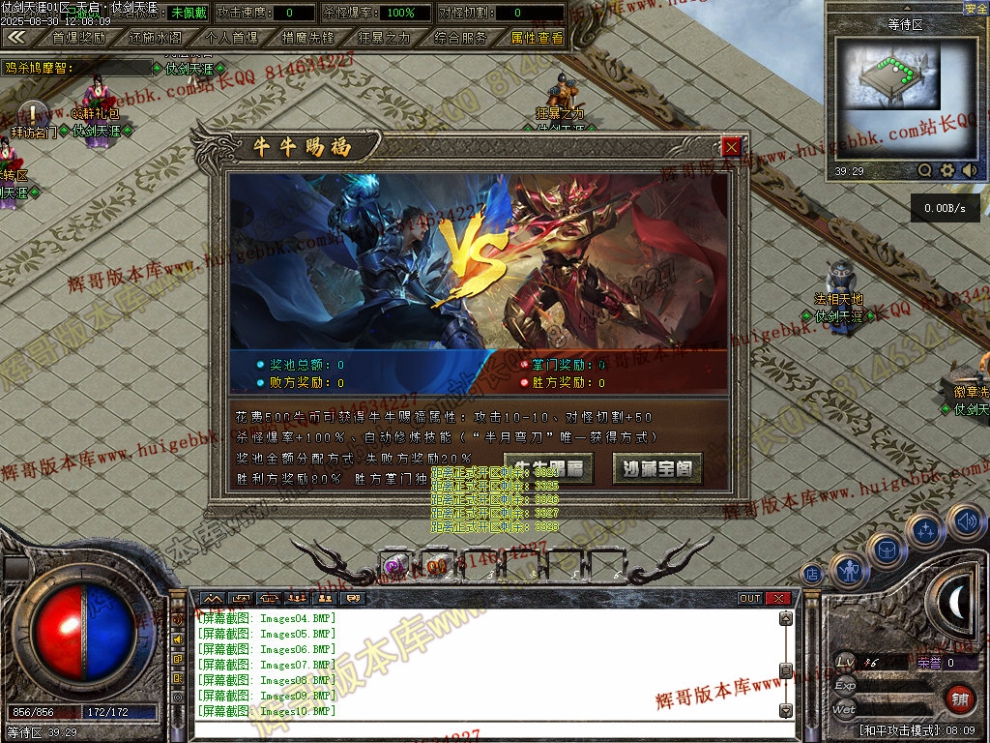The width and height of the screenshot is (990, 743).
Task: Select the 个人首爆 menu entry
Action: (x=231, y=38)
